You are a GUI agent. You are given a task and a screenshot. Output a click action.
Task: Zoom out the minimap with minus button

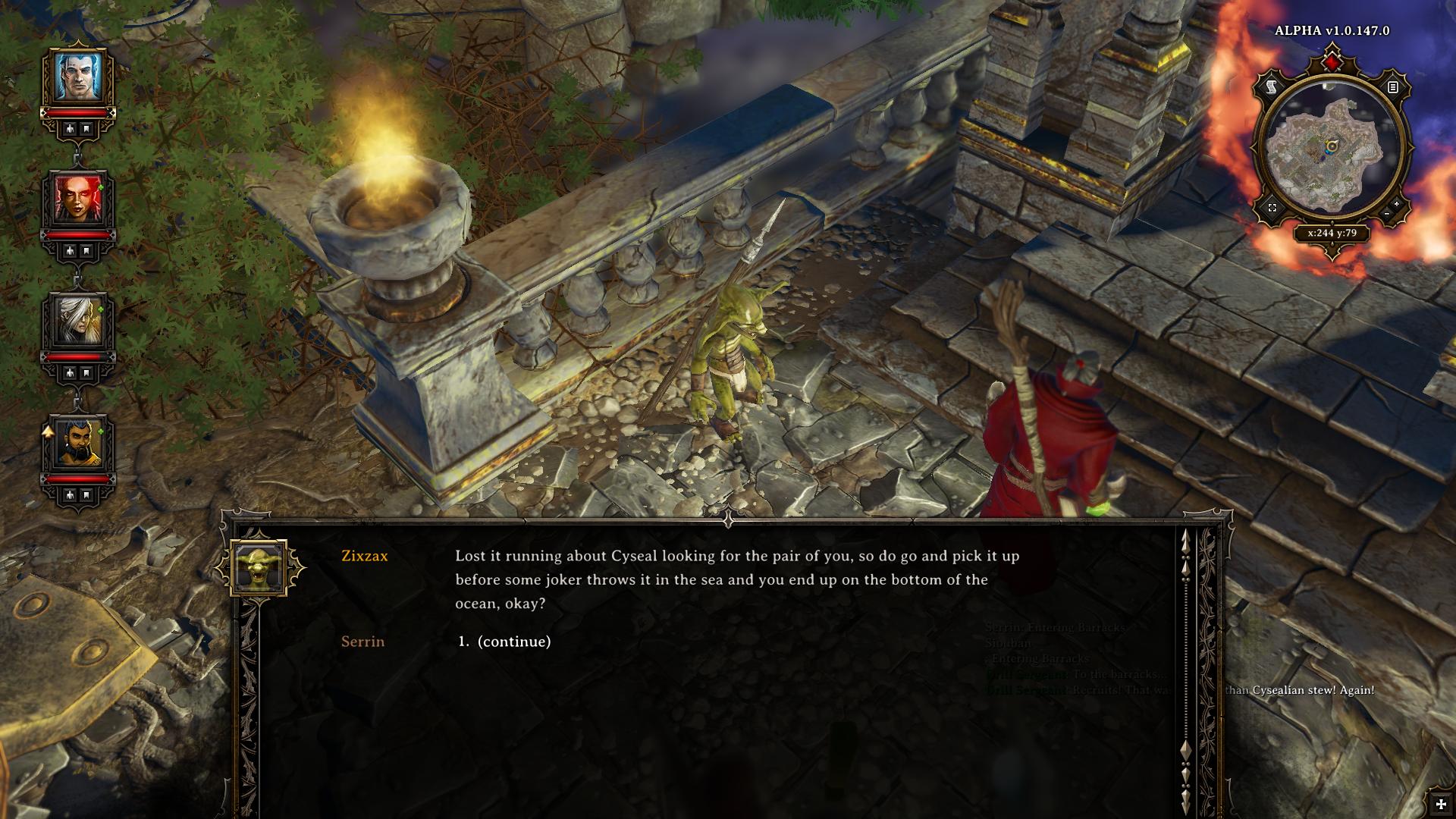[1387, 215]
